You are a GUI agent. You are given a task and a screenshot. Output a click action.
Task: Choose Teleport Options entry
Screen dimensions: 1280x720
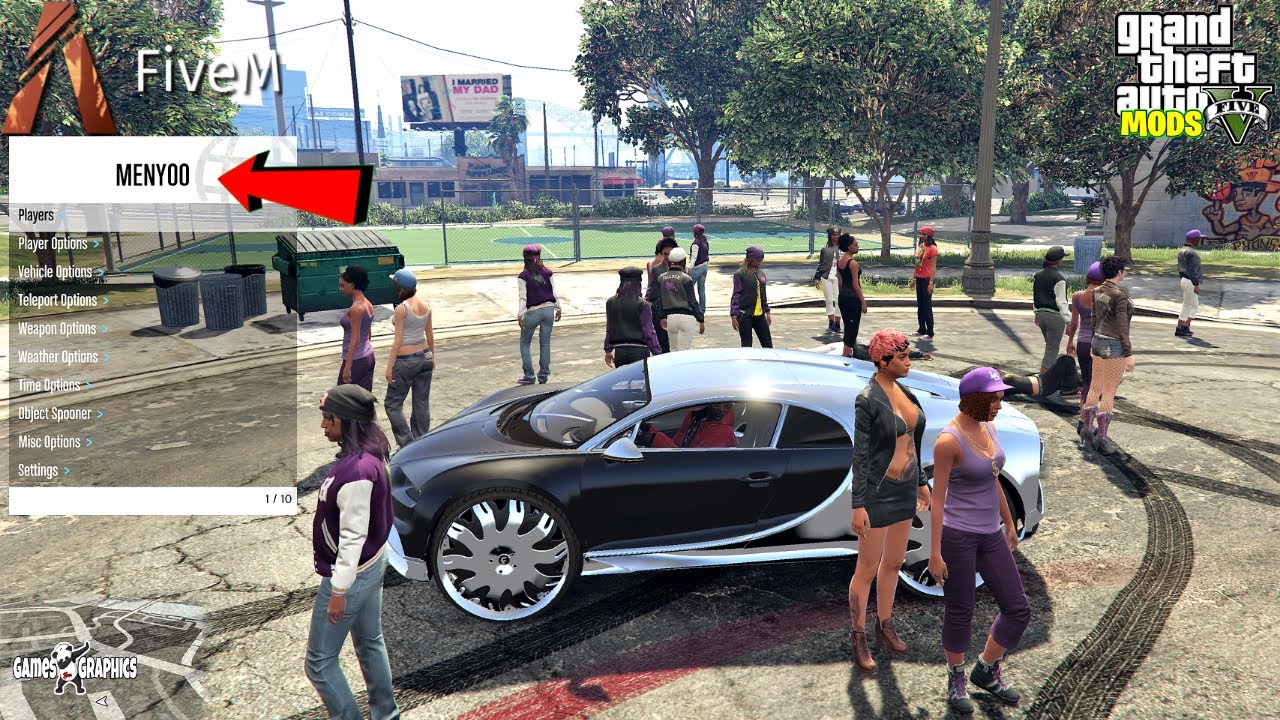click(58, 300)
